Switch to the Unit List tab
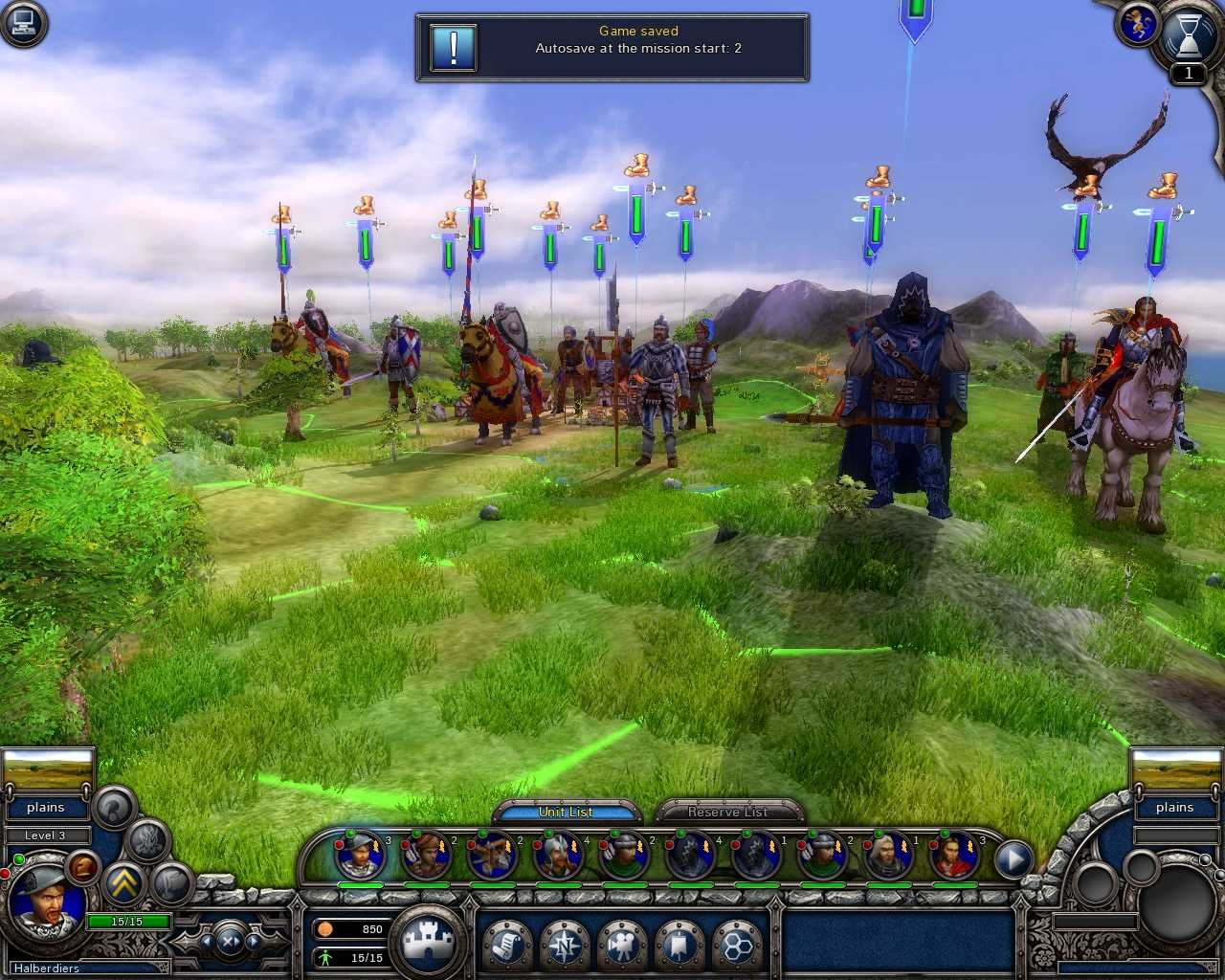The height and width of the screenshot is (980, 1225). tap(567, 812)
